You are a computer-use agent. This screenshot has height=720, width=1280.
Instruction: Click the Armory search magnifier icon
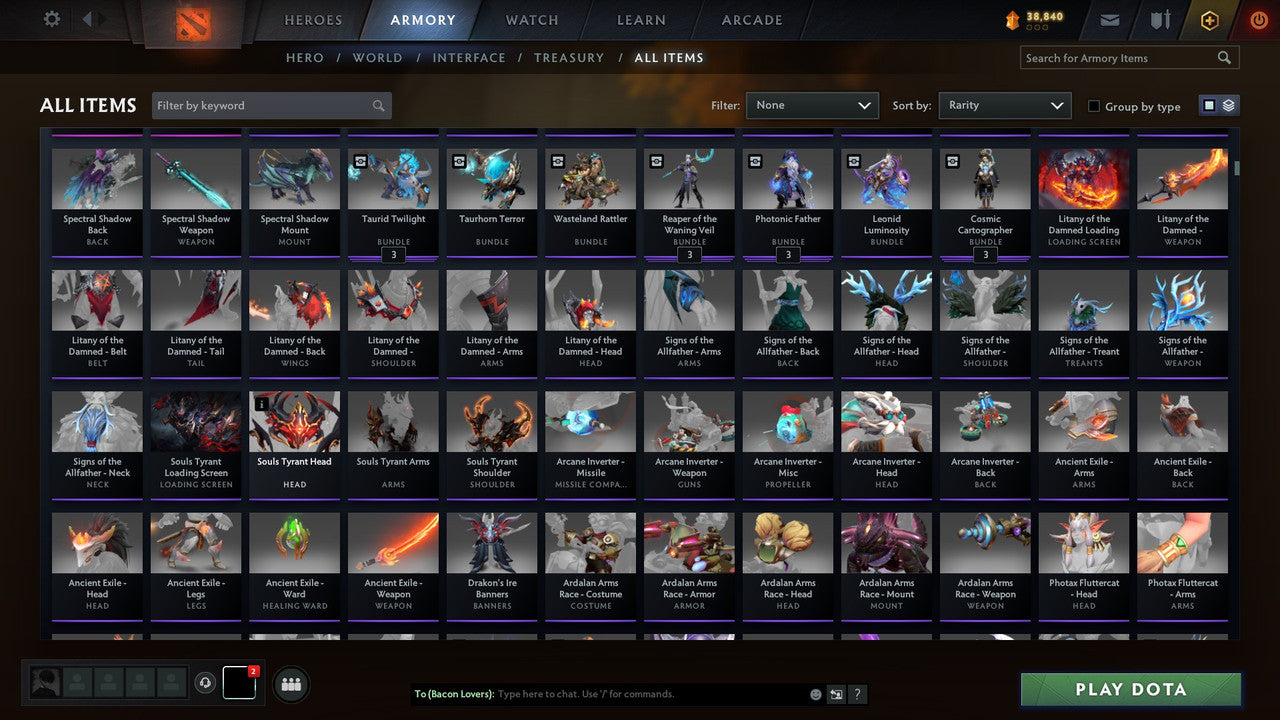[1224, 57]
